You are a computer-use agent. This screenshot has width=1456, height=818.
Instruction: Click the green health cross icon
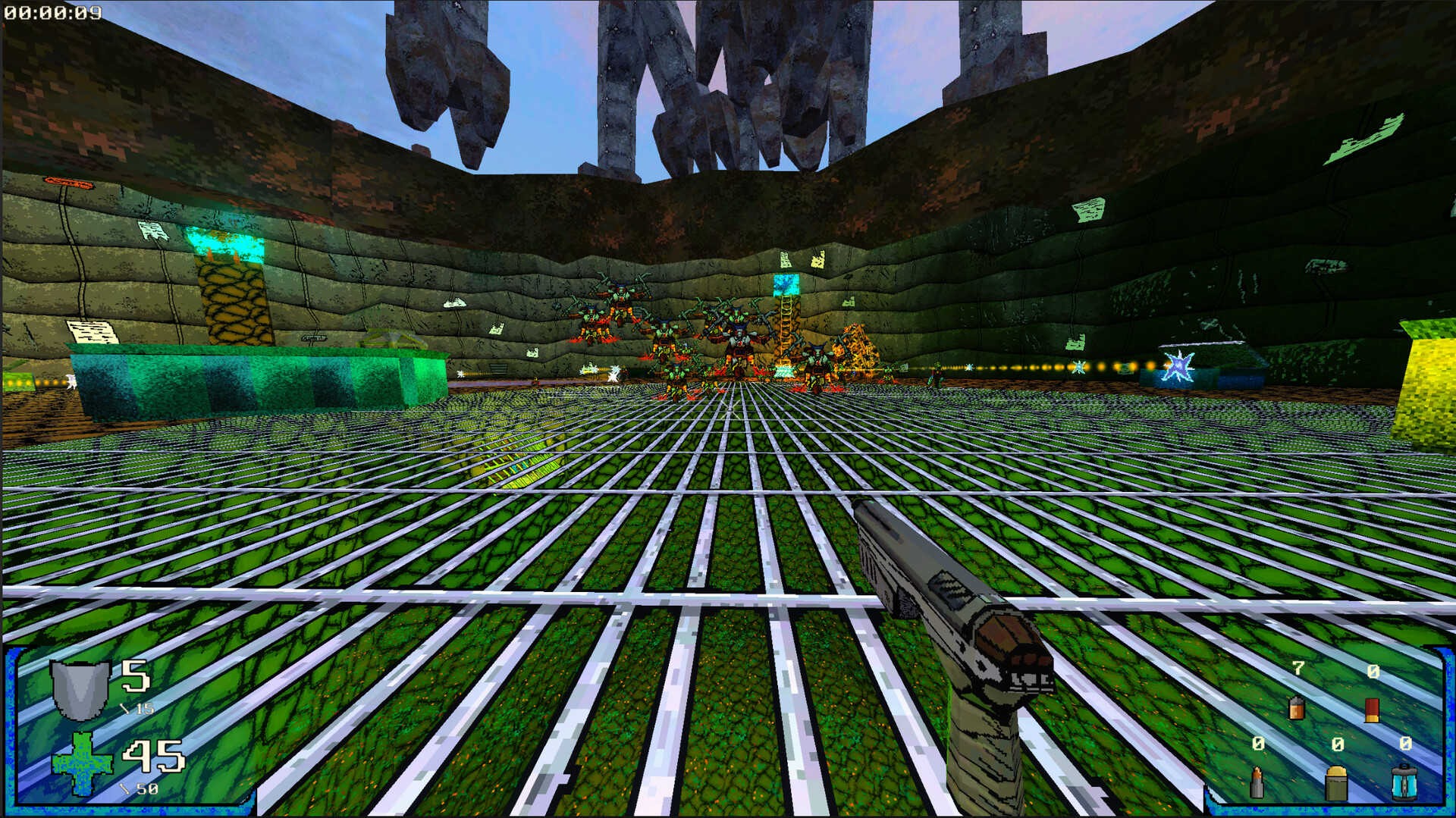point(81,763)
